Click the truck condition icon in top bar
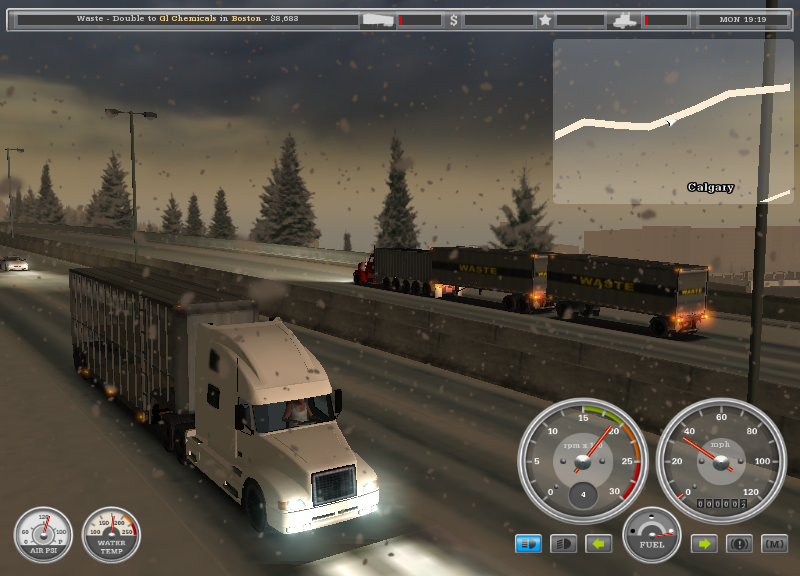 [624, 19]
